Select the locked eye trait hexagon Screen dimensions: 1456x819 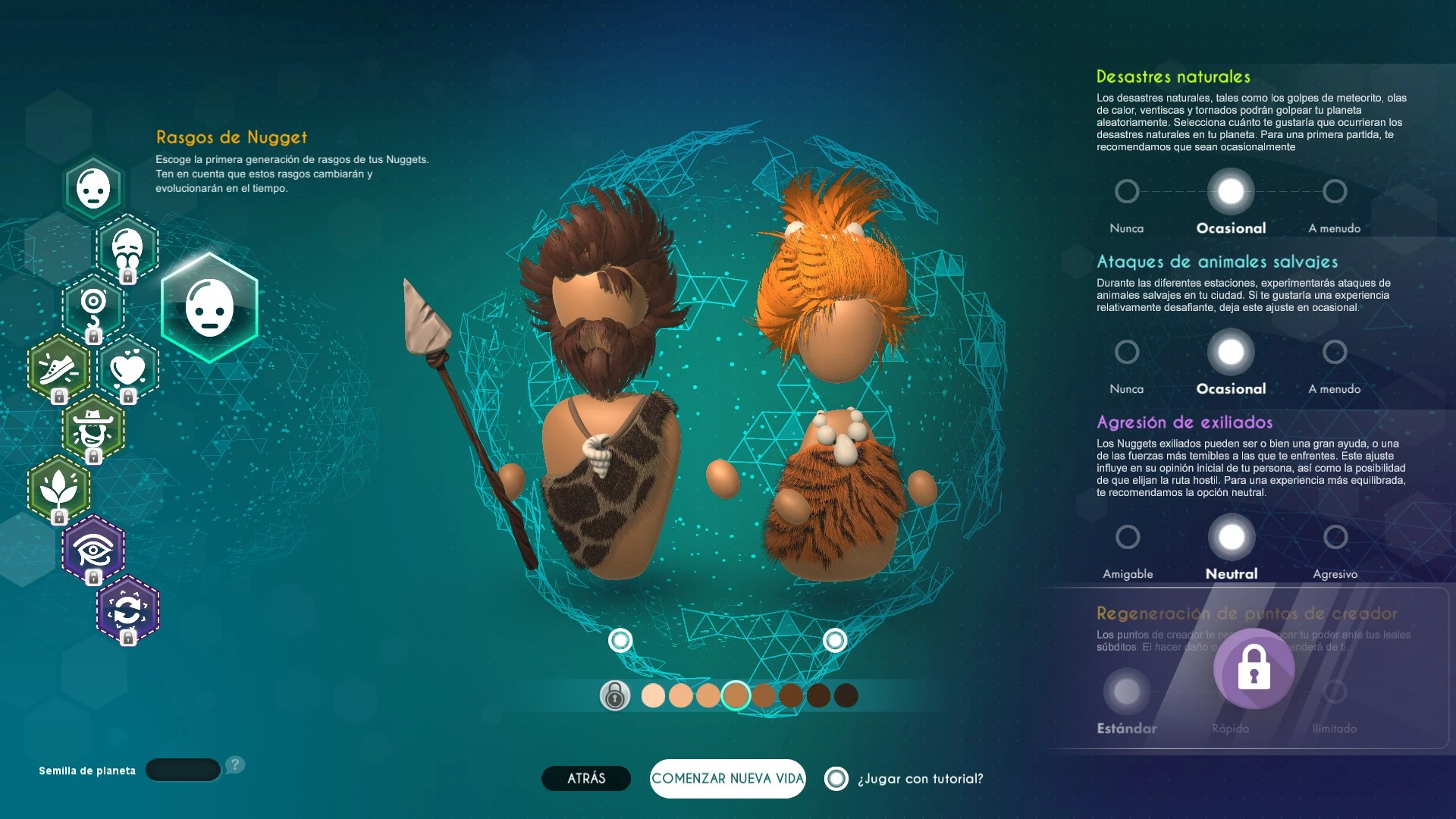93,549
